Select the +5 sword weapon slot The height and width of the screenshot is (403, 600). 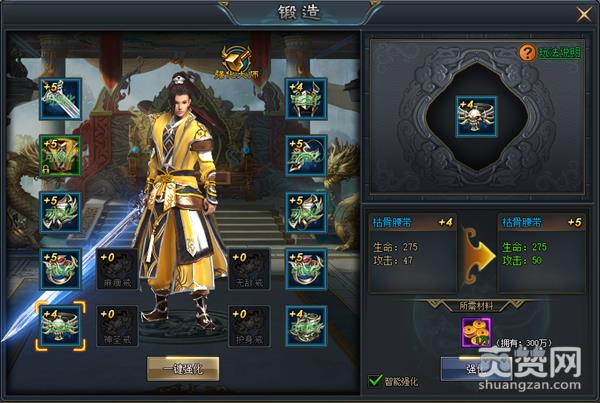point(60,97)
